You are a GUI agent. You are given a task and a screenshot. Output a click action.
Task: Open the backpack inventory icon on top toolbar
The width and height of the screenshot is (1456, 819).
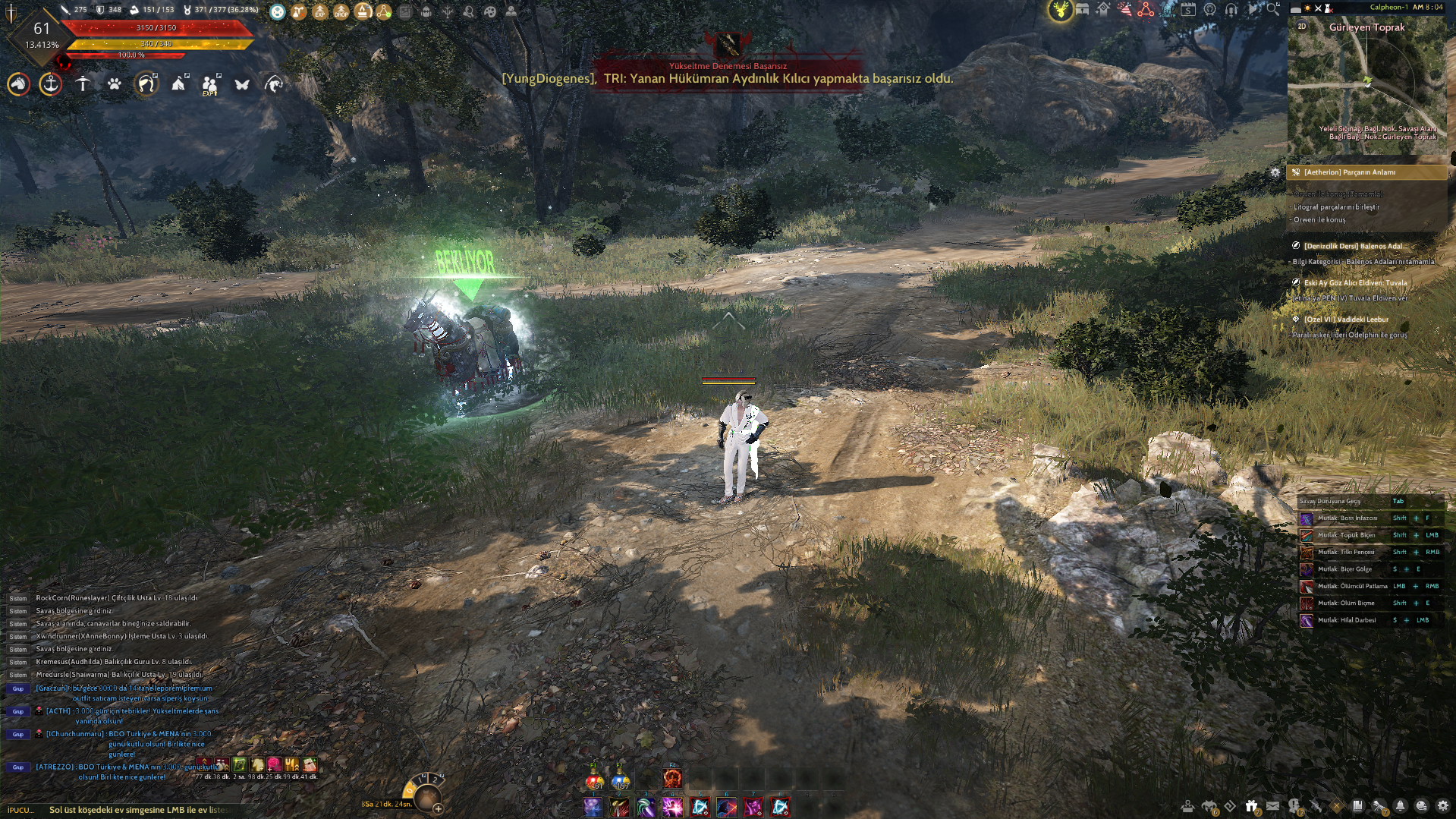(x=425, y=11)
